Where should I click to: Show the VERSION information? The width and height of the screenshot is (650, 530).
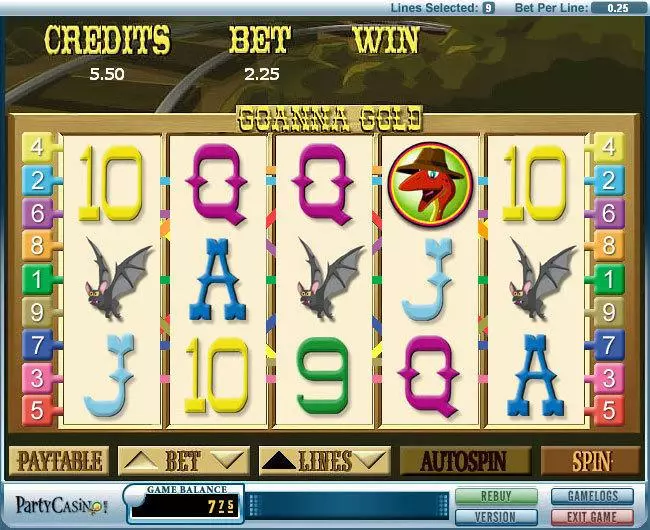(x=495, y=514)
